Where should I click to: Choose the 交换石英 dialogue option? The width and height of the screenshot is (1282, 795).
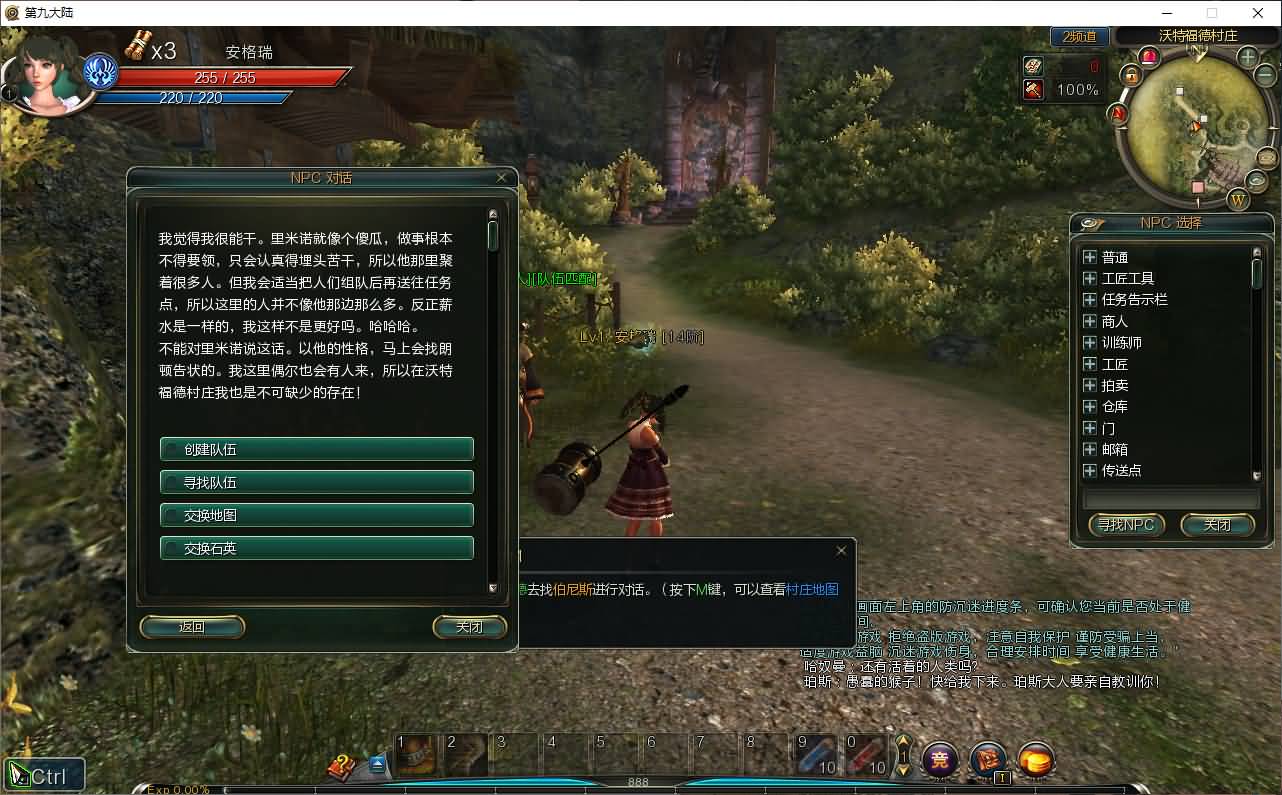click(x=316, y=548)
